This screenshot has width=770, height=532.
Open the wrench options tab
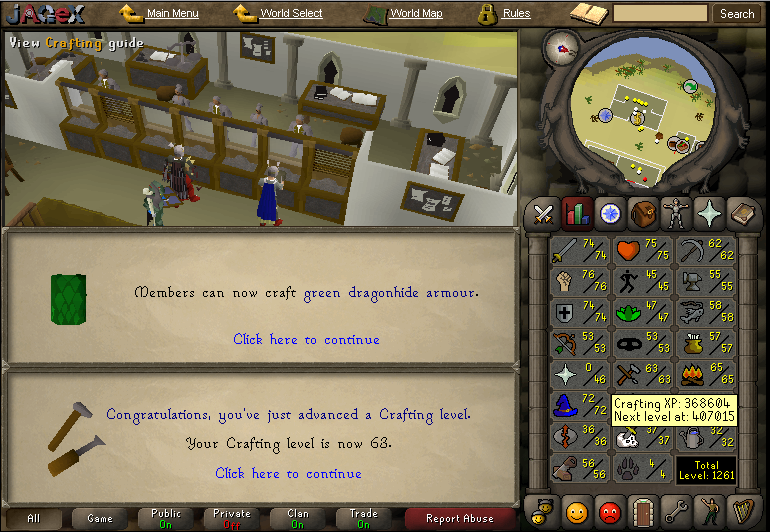coord(675,514)
